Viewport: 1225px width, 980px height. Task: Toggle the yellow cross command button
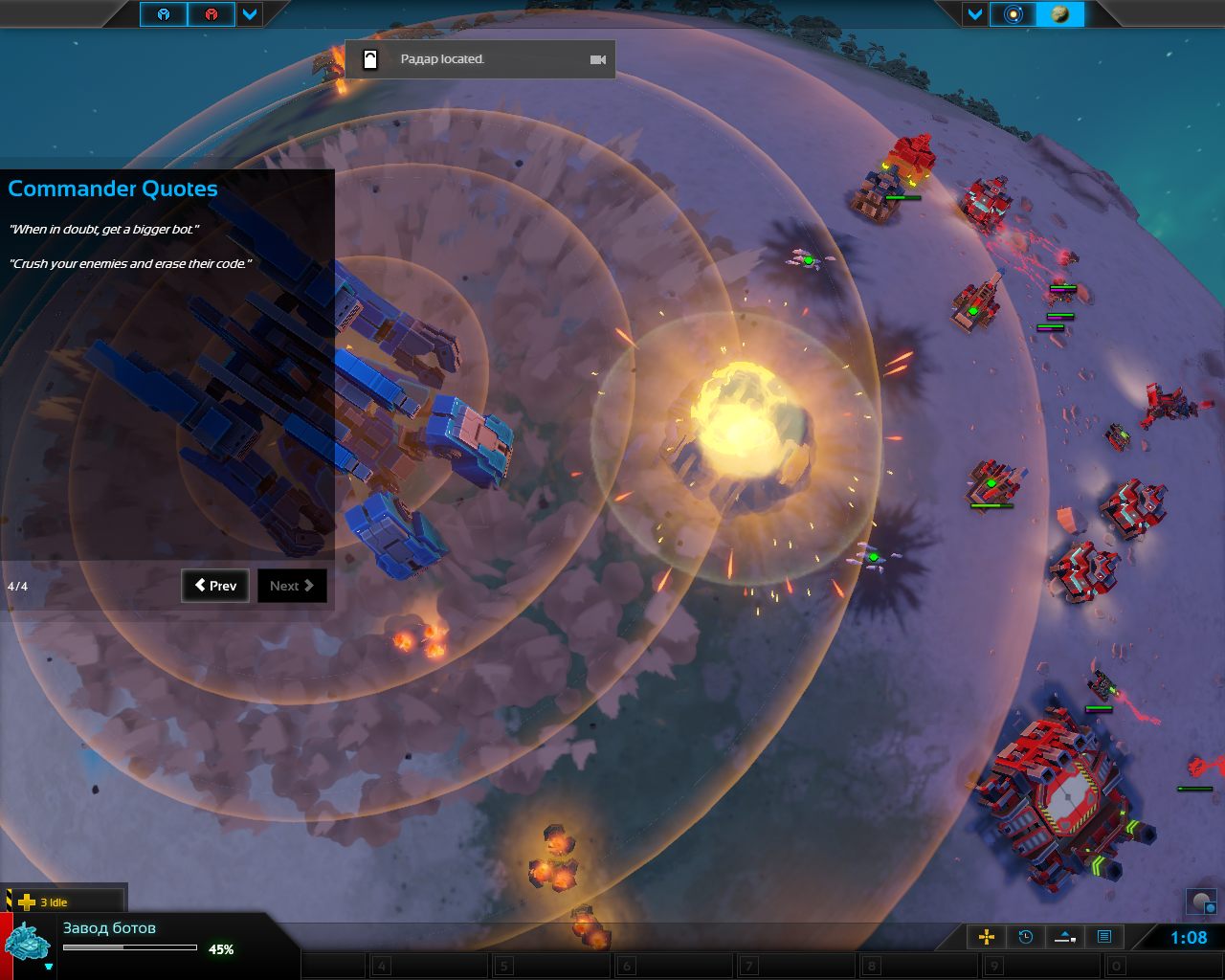tap(986, 937)
